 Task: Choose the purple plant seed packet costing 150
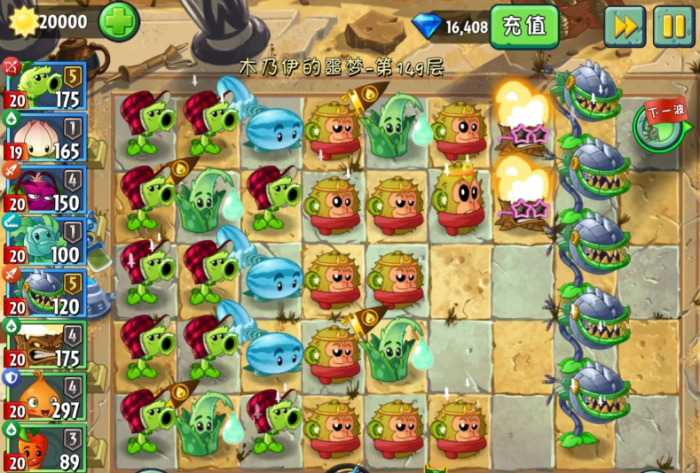pyautogui.click(x=46, y=190)
